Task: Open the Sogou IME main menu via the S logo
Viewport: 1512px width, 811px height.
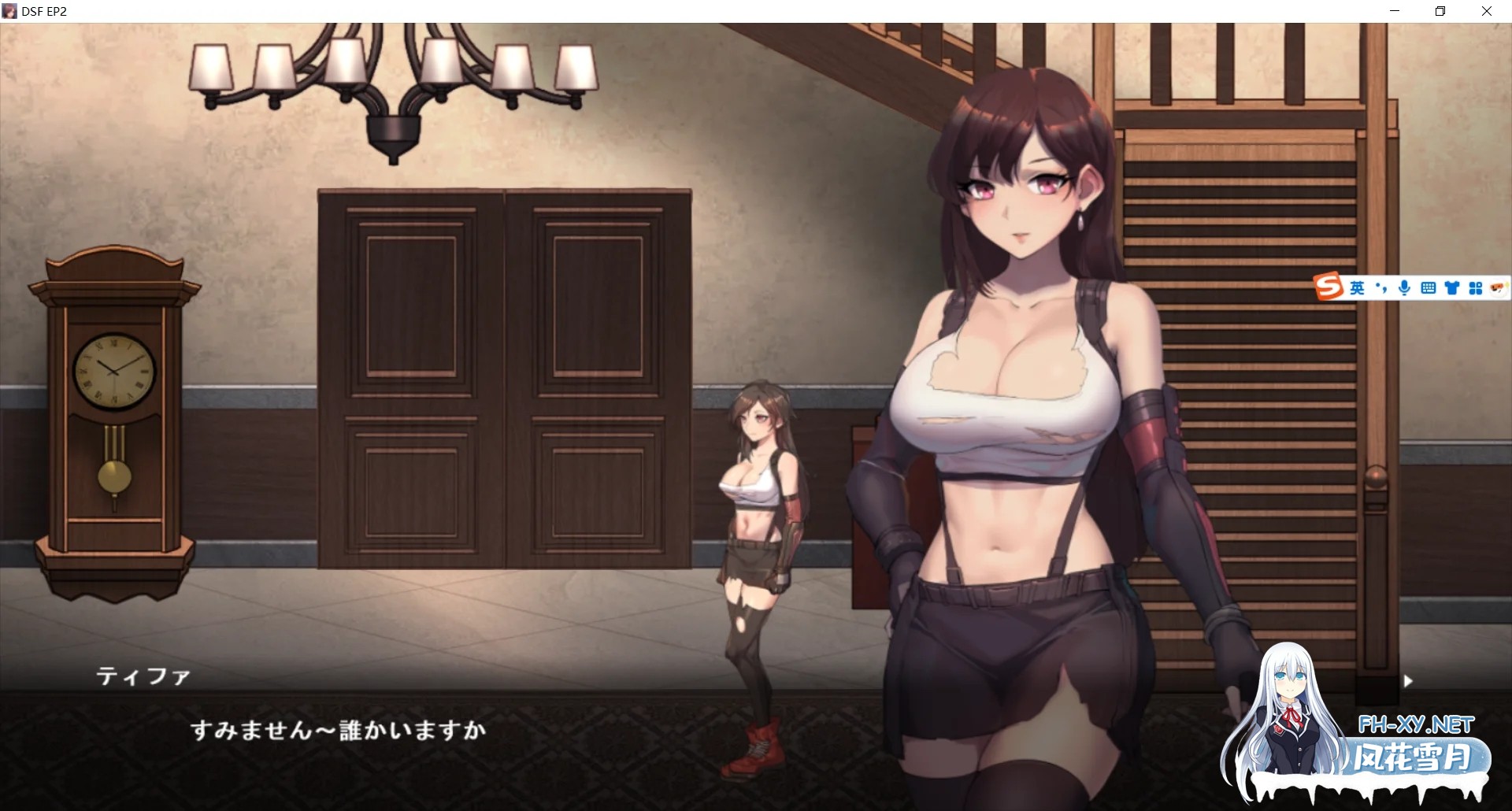Action: pos(1328,287)
